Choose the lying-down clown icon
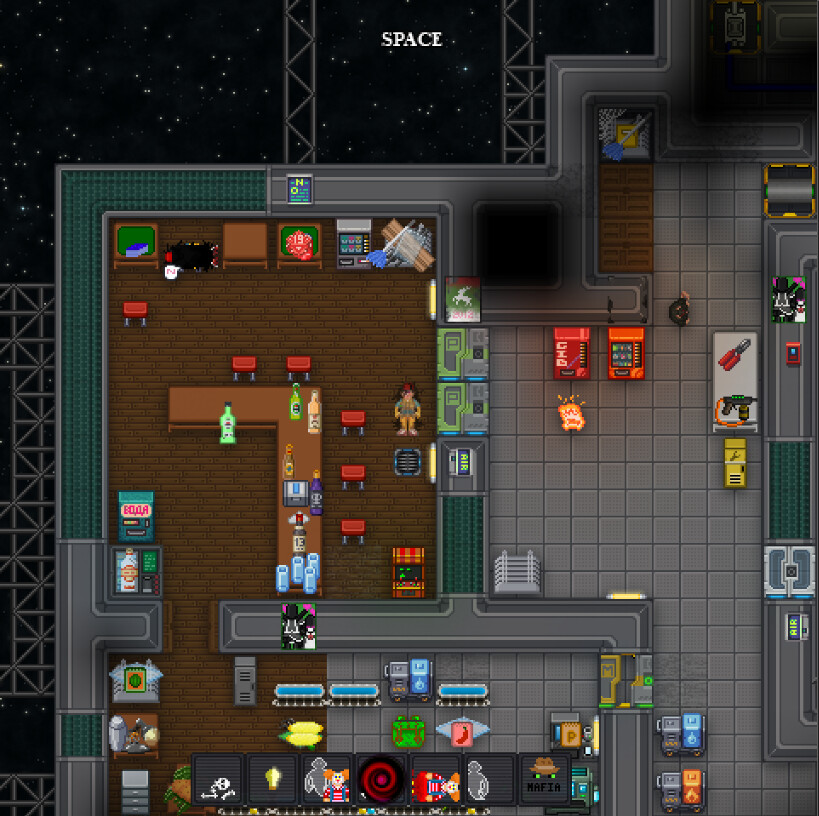This screenshot has height=816, width=819. tap(435, 779)
